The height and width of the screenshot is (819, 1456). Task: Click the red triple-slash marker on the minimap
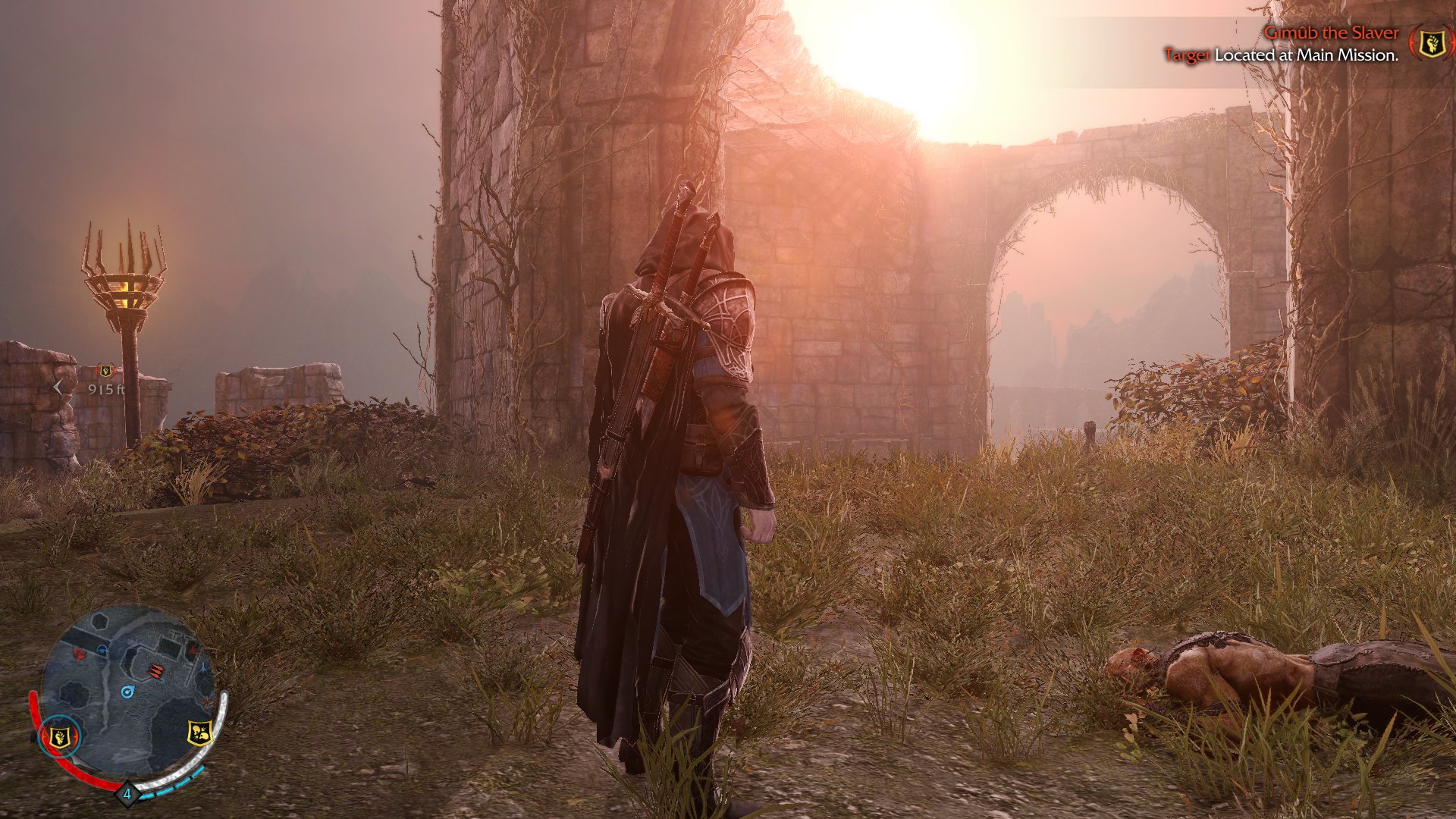click(x=155, y=670)
